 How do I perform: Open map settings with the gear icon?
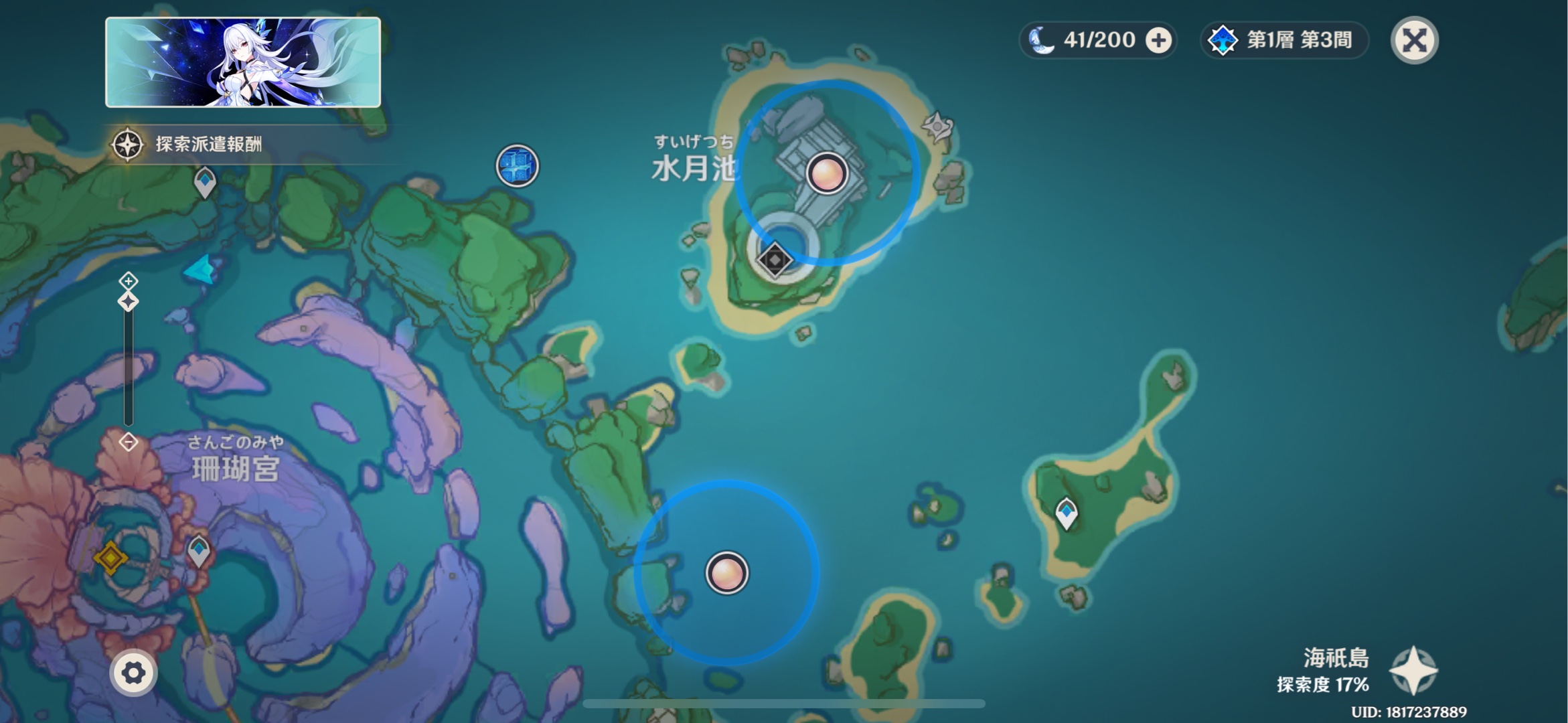[x=133, y=673]
